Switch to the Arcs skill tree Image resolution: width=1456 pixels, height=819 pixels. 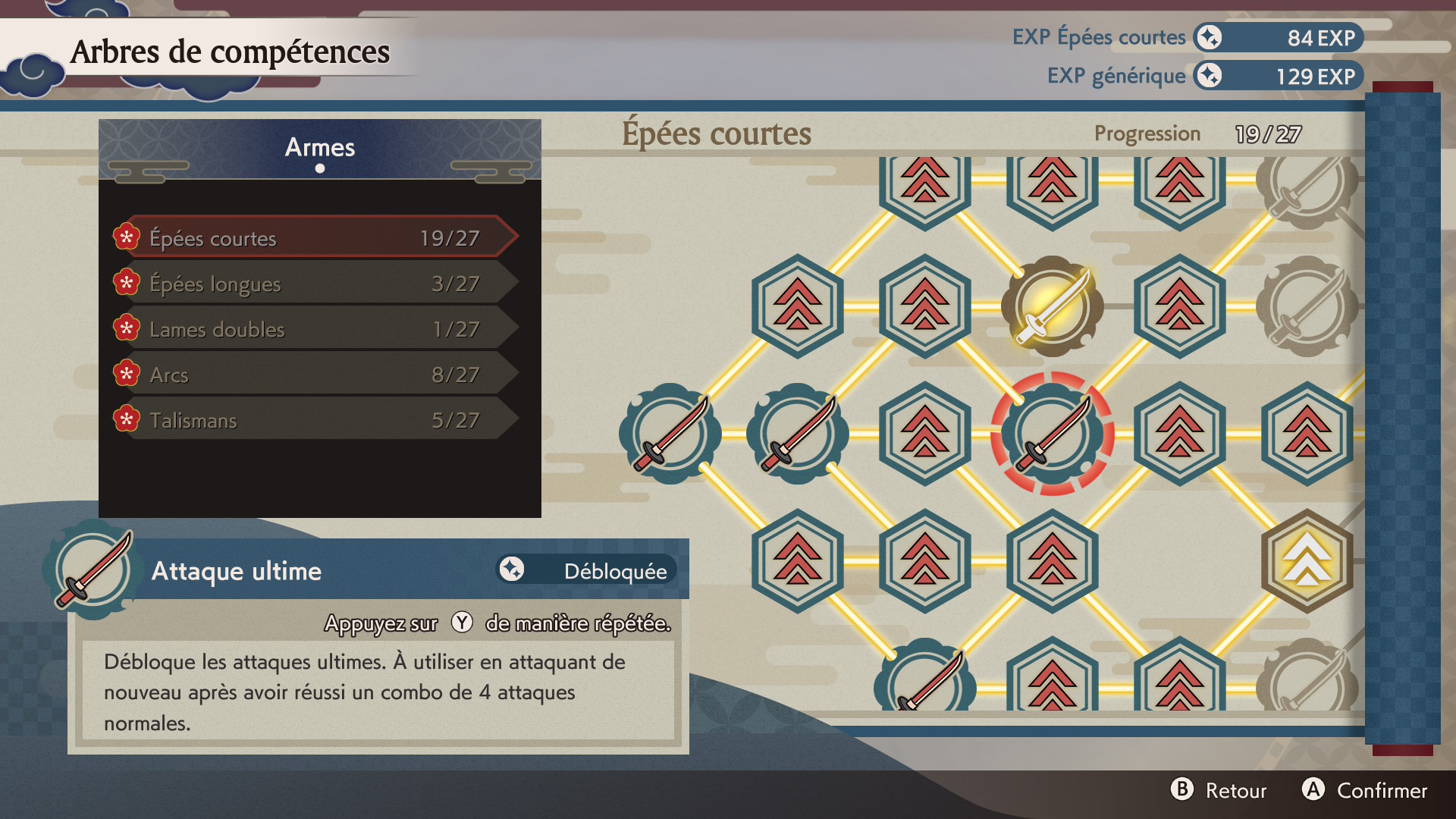click(315, 375)
